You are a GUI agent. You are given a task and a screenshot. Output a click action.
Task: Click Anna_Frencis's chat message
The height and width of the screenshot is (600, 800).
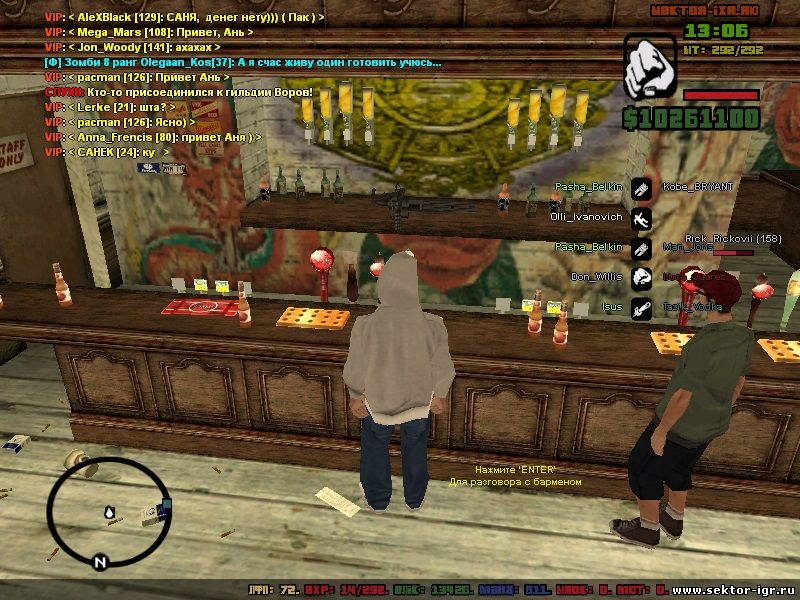coord(153,137)
